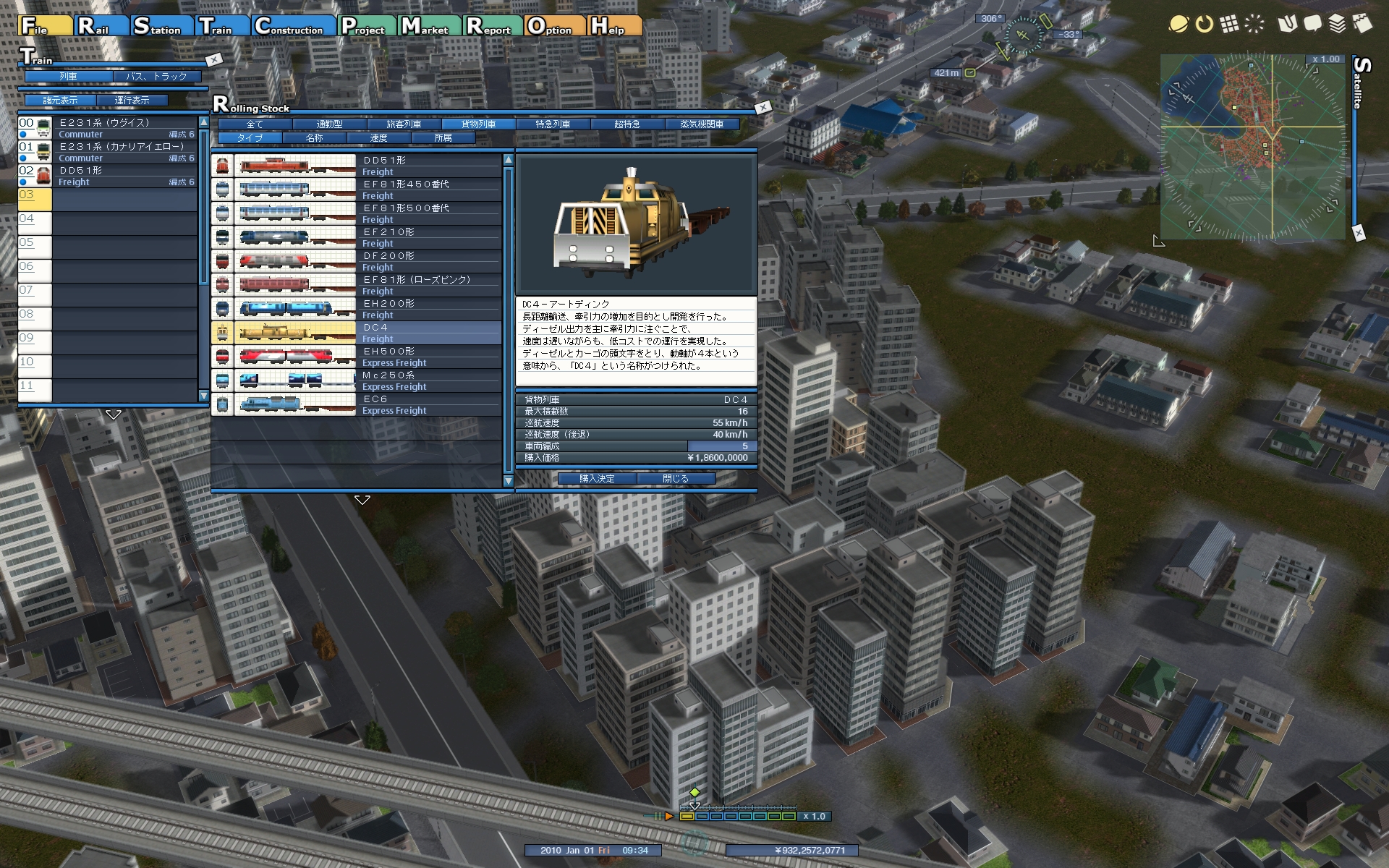Open the Market menu
Image resolution: width=1389 pixels, height=868 pixels.
tap(430, 26)
